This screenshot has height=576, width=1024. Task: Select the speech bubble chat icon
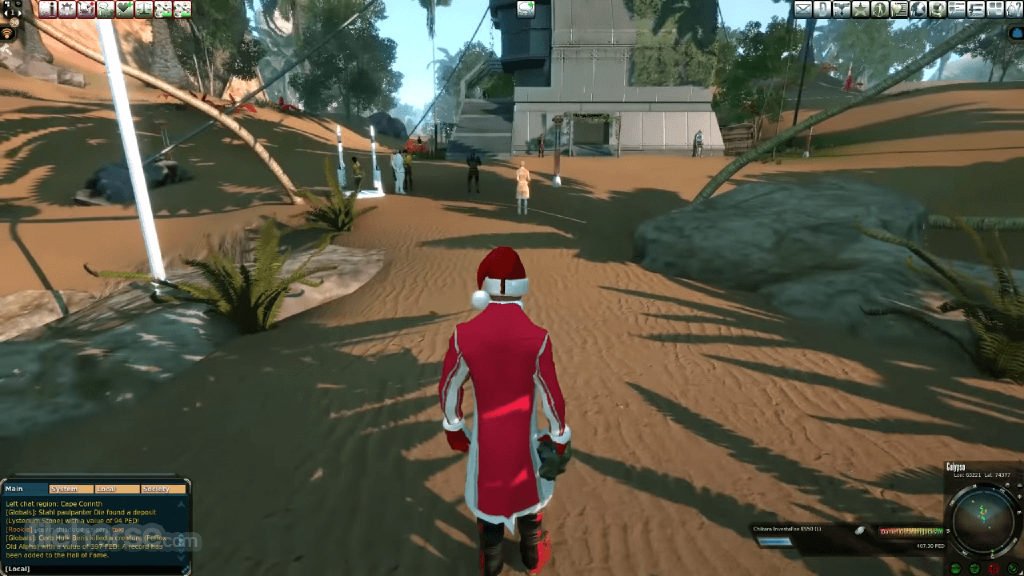[x=105, y=9]
